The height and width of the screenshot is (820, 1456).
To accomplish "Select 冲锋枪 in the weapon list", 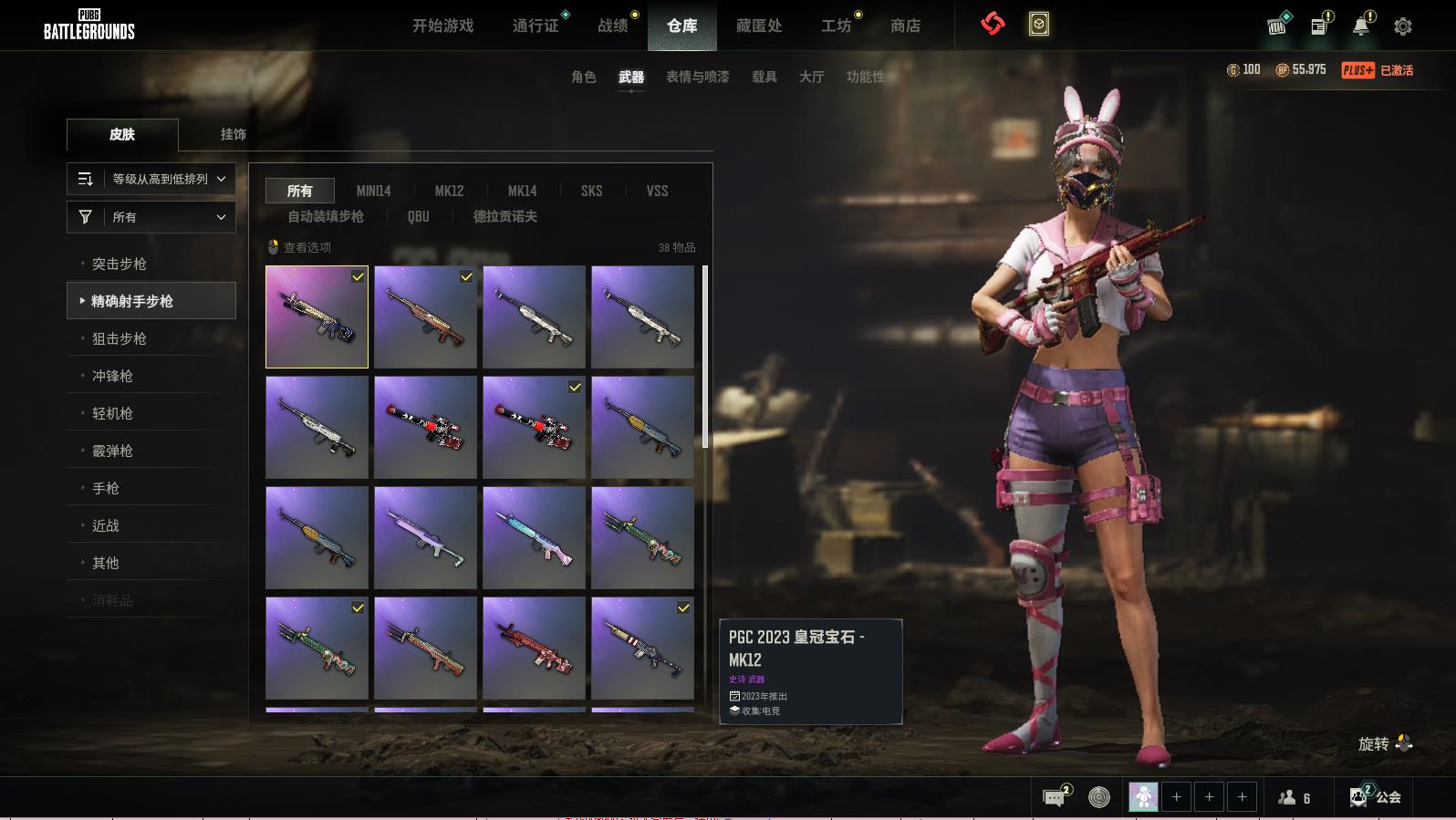I will tap(112, 376).
